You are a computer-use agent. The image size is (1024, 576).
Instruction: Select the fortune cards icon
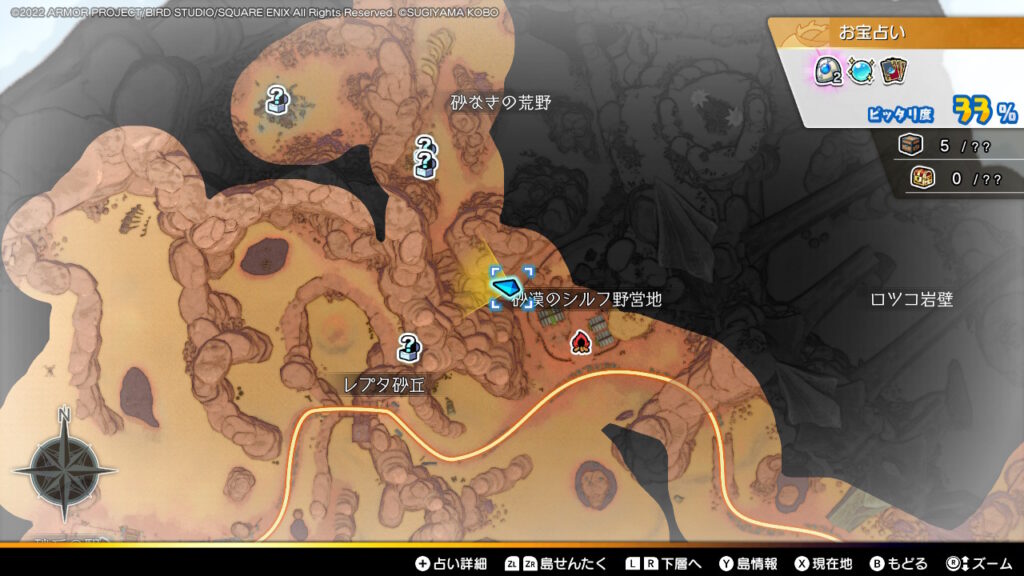[x=893, y=70]
